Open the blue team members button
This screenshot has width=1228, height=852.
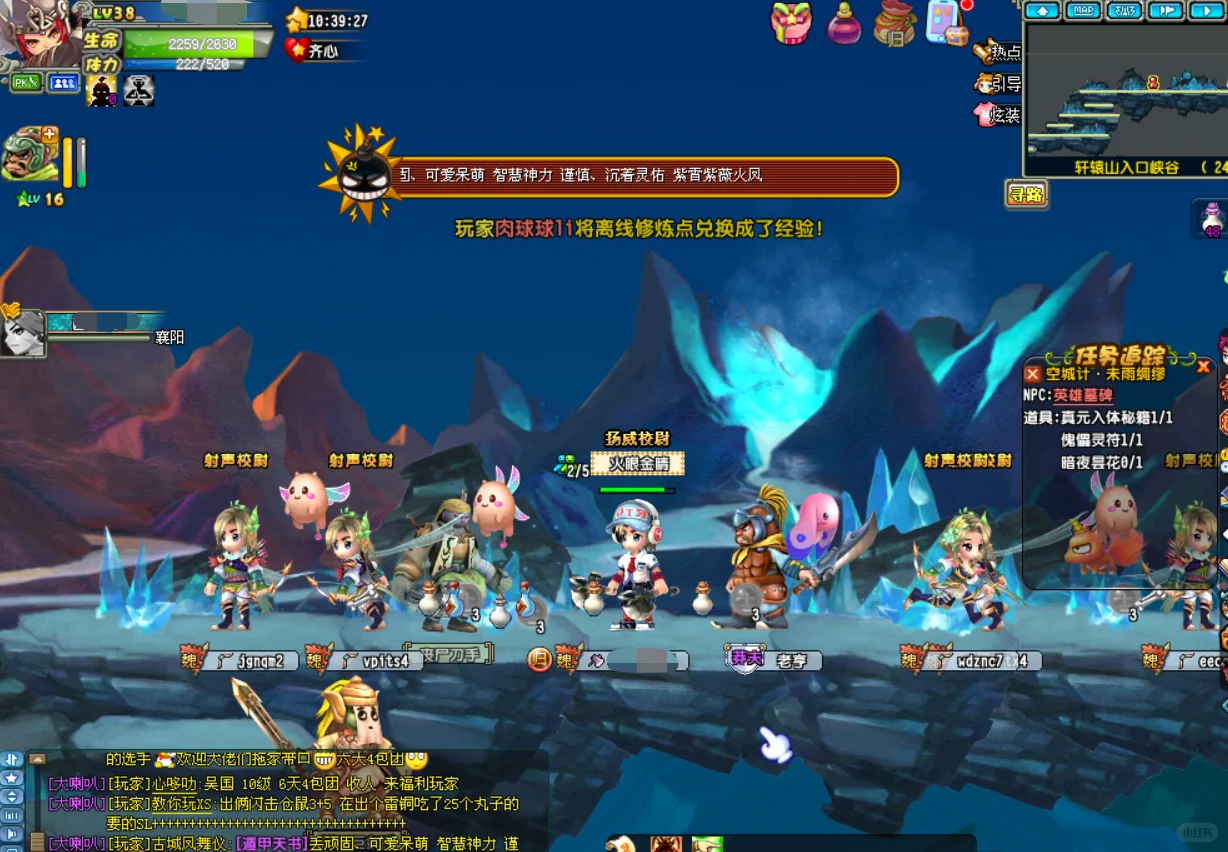pyautogui.click(x=64, y=83)
